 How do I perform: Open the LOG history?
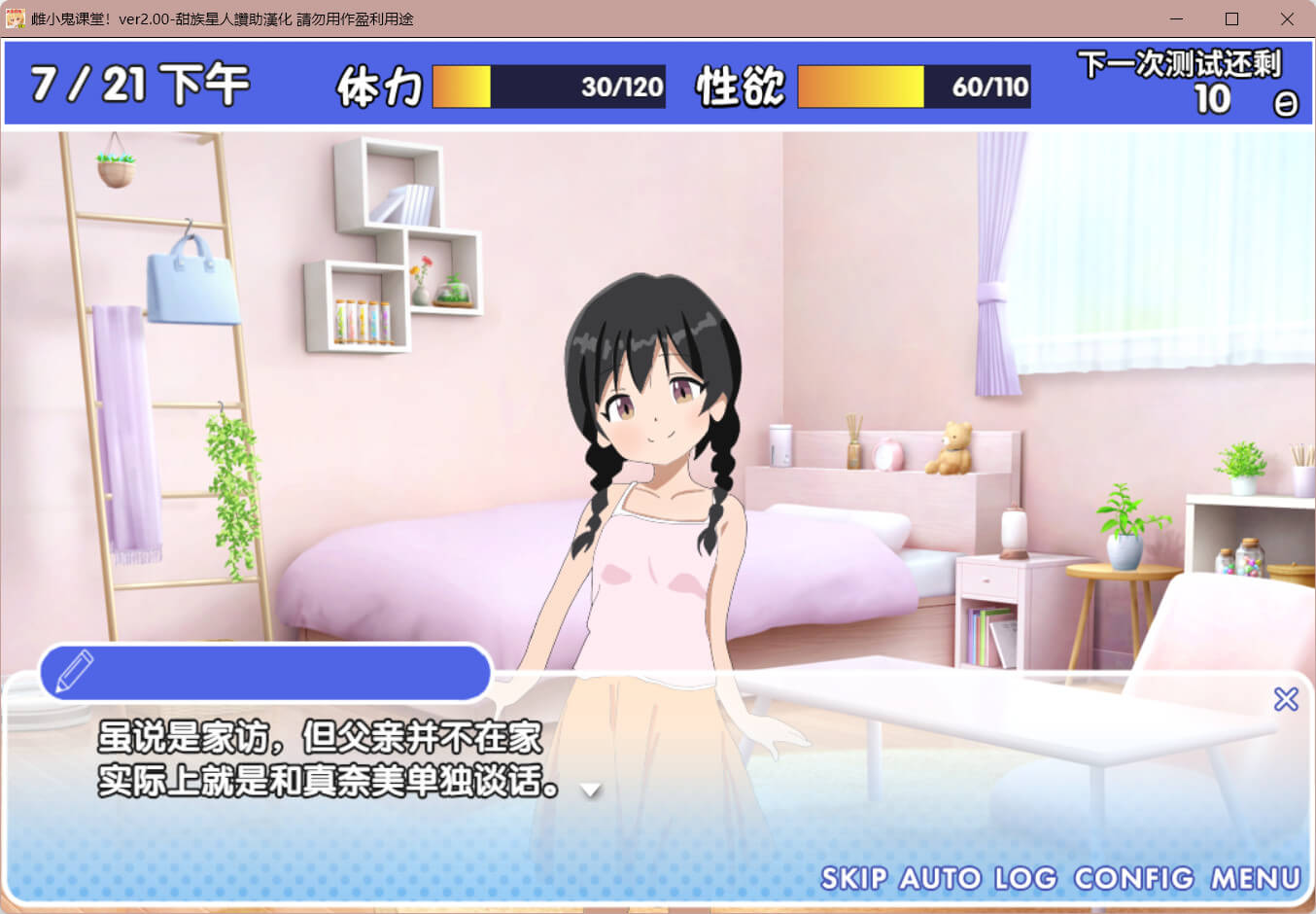tap(1025, 879)
